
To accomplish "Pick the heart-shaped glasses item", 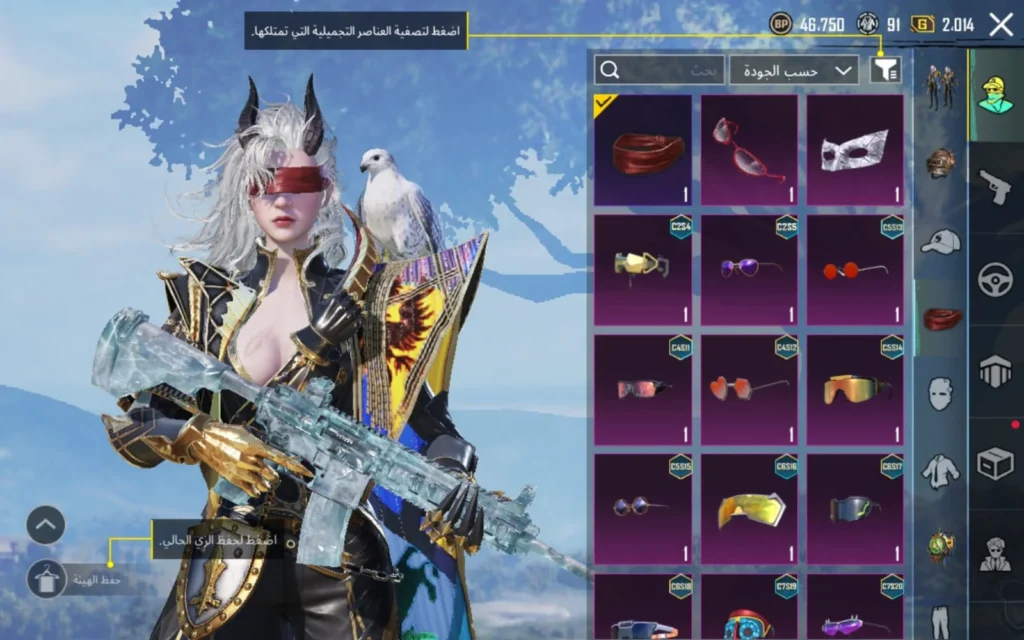I will [x=749, y=389].
